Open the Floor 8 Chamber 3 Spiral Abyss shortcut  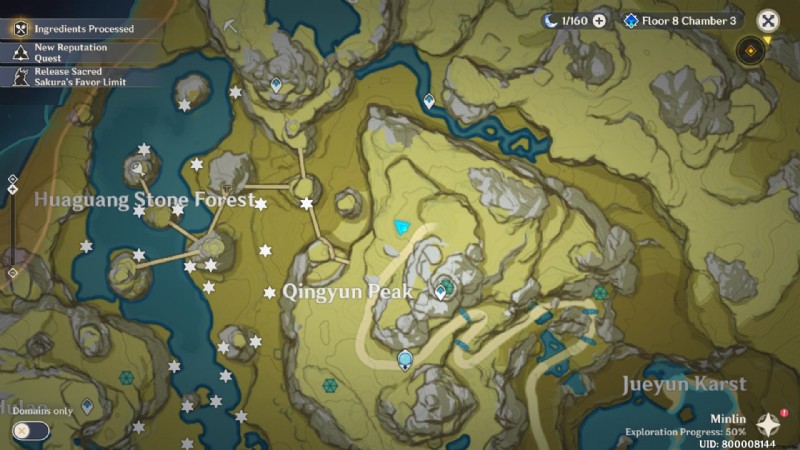679,20
